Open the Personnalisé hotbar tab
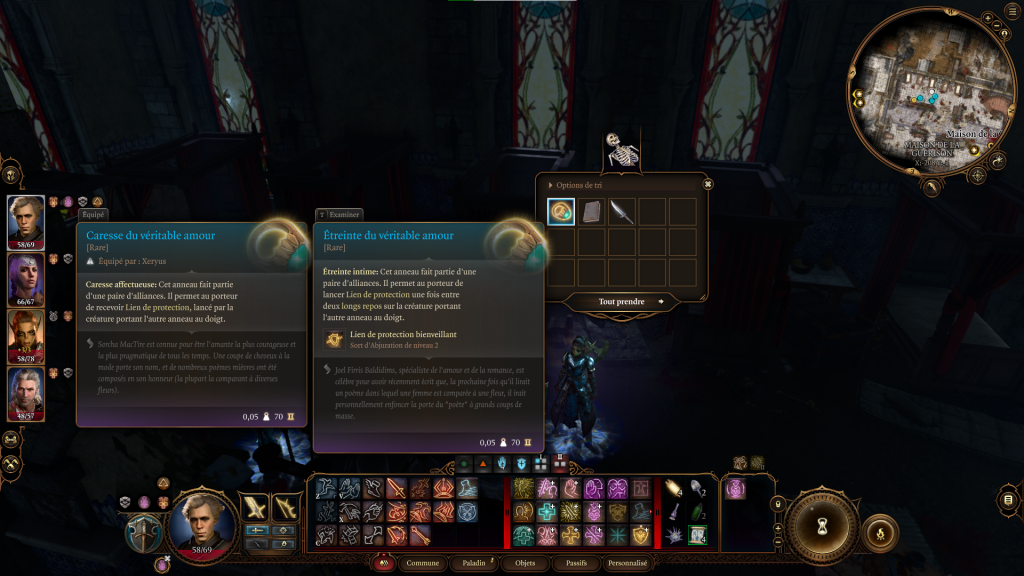The width and height of the screenshot is (1024, 576). [x=629, y=563]
